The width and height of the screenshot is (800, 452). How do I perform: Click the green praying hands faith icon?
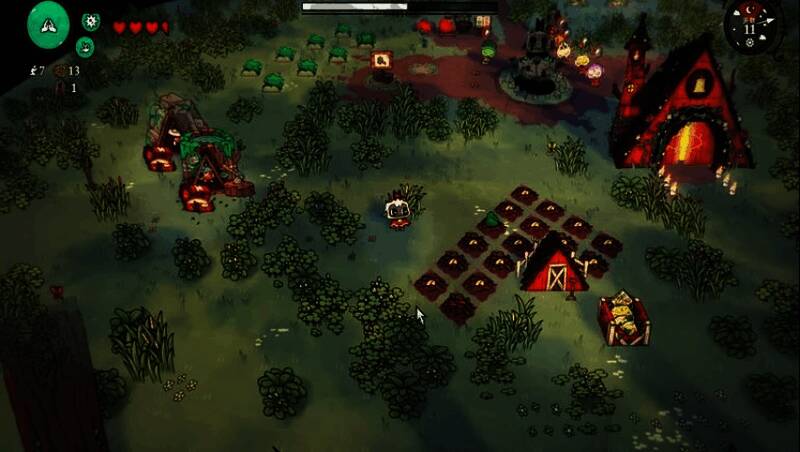click(48, 25)
